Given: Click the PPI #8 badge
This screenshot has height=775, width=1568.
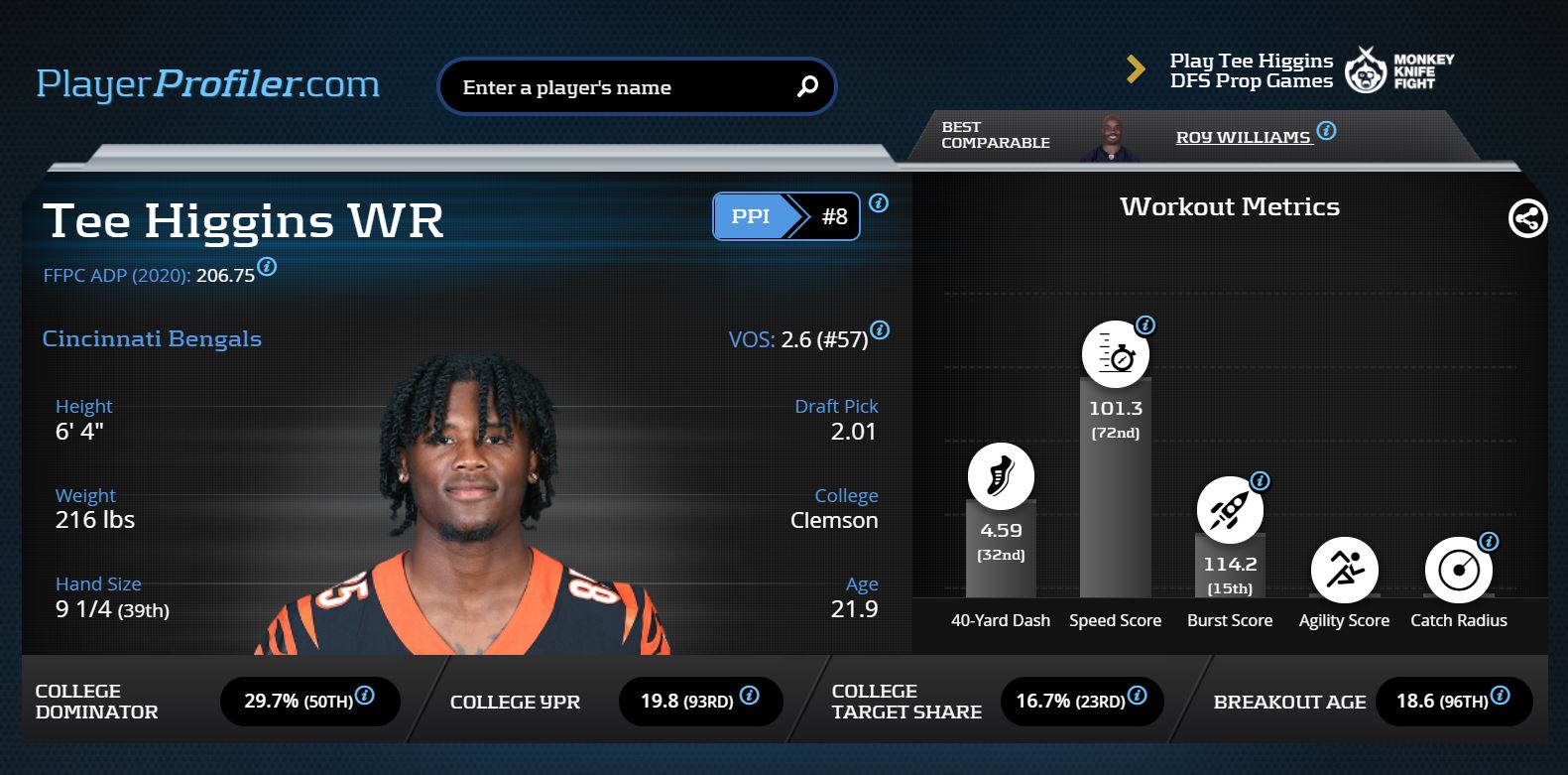Looking at the screenshot, I should click(x=785, y=216).
